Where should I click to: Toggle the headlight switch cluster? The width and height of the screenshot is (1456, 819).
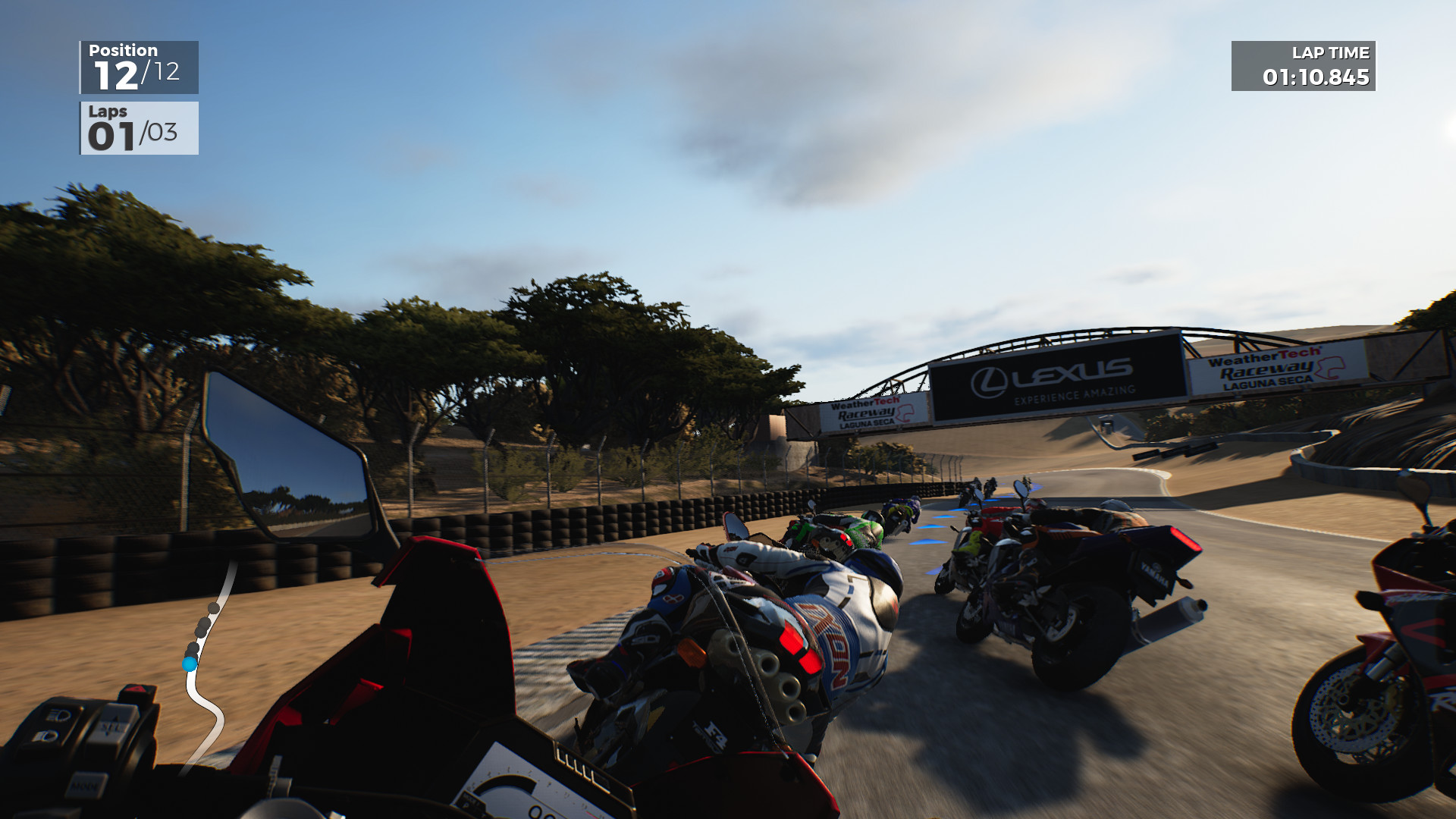pos(52,724)
